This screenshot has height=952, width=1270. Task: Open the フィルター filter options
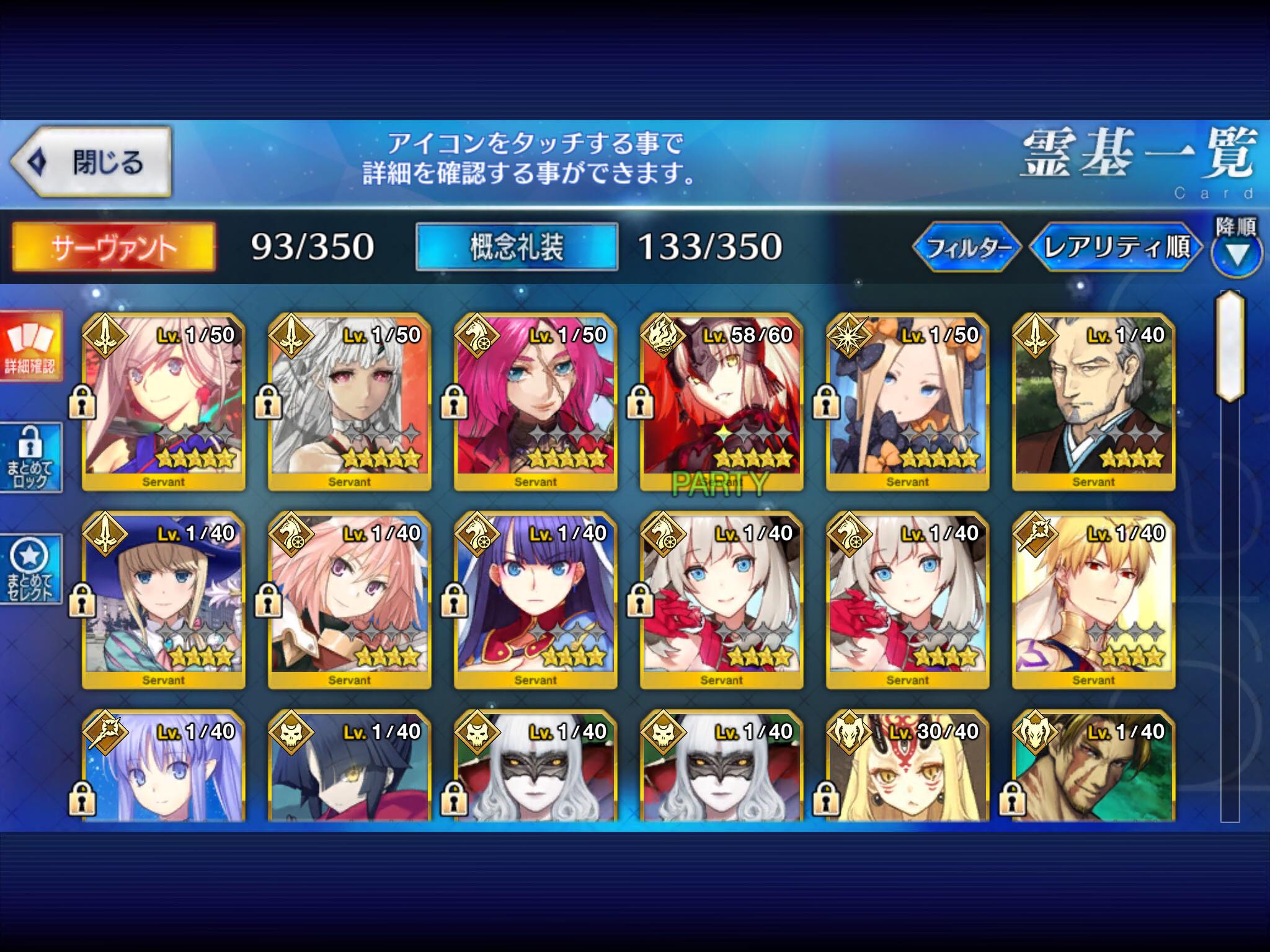pos(966,248)
